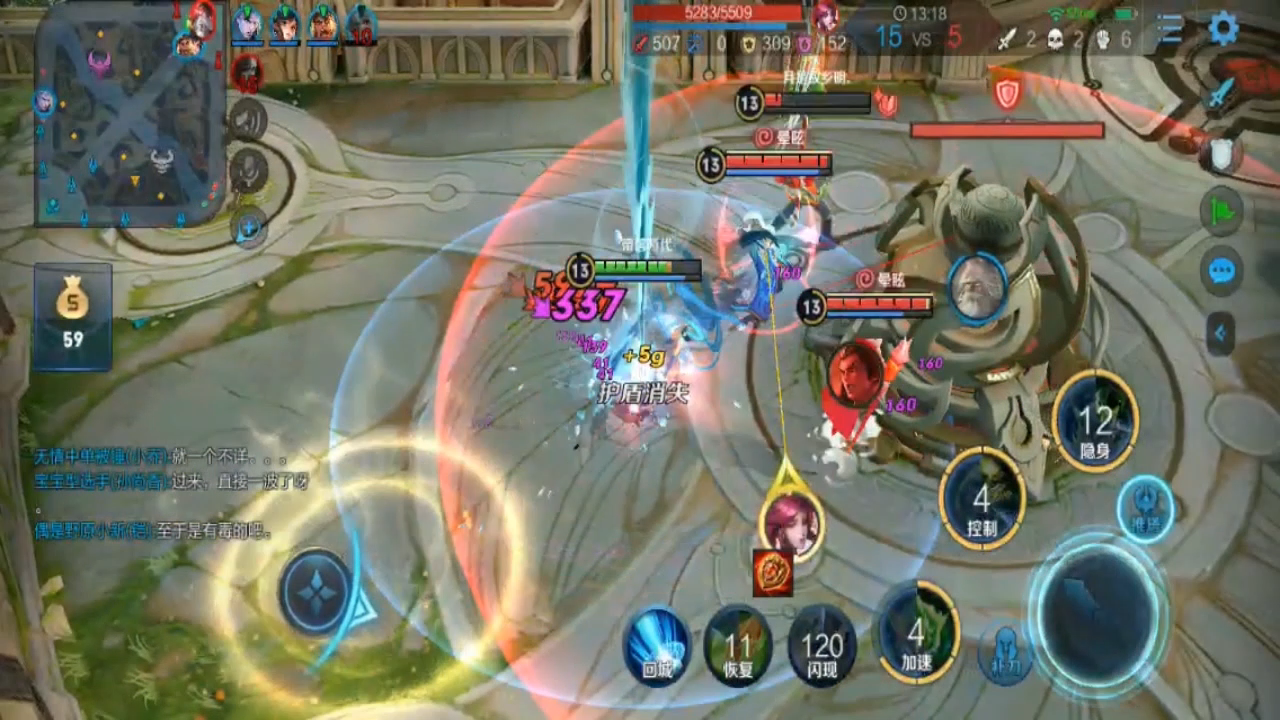Open the blue chat bubble button
The image size is (1280, 720).
point(1221,271)
